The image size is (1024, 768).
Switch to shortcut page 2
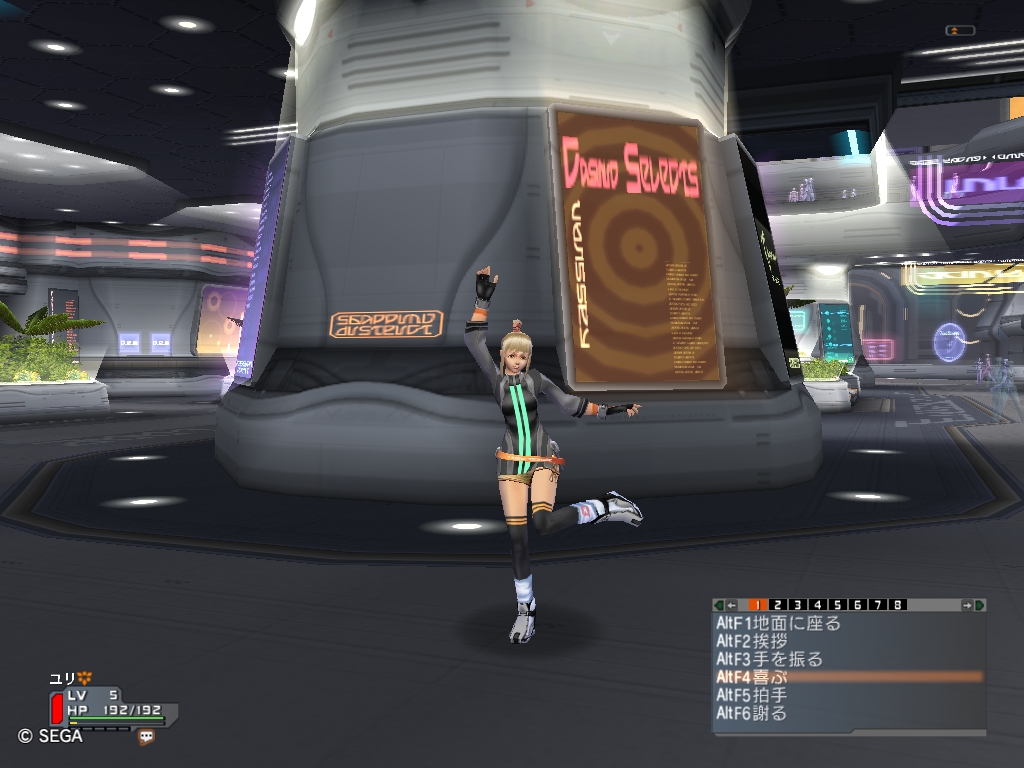pos(778,605)
